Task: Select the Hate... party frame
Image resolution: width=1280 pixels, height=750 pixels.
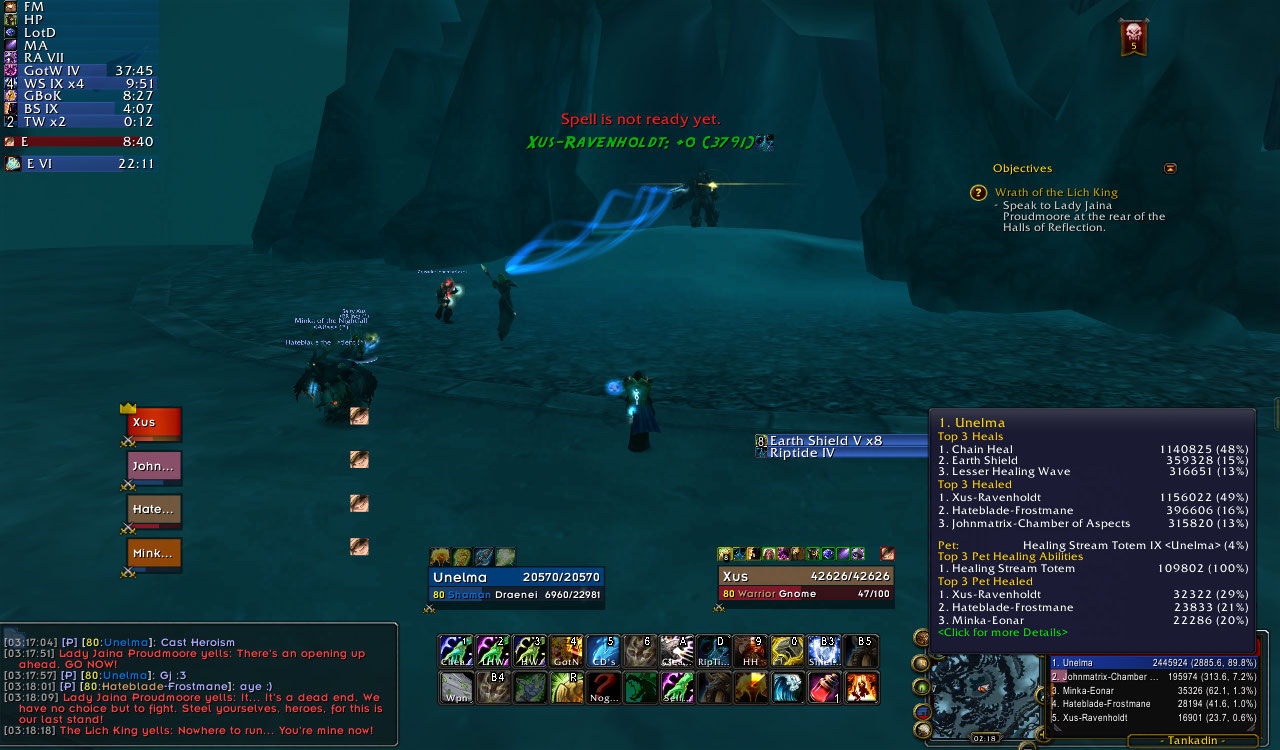Action: pos(154,509)
